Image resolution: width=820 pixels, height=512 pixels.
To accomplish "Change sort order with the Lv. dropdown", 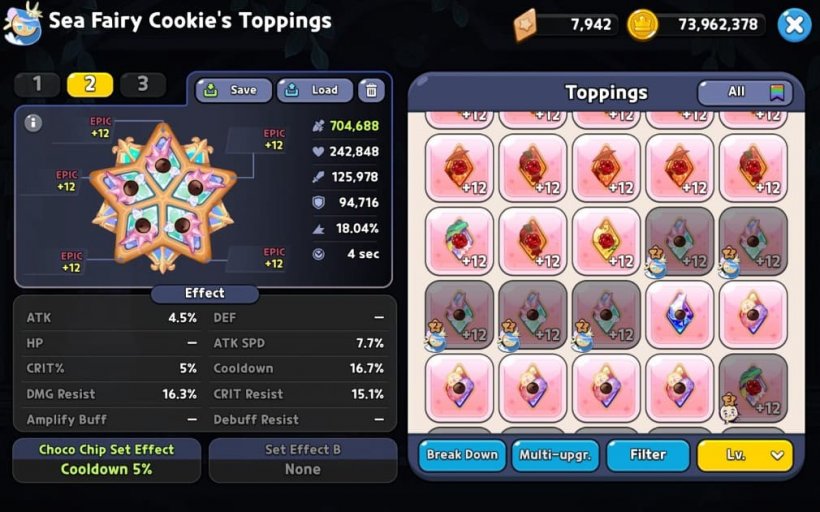I will [745, 455].
